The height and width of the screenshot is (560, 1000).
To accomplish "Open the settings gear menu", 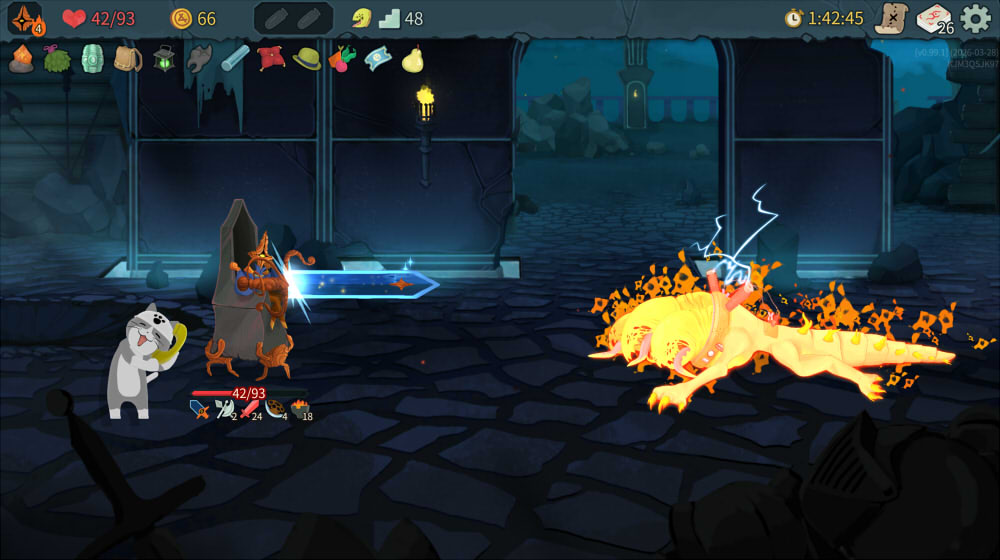I will pyautogui.click(x=975, y=18).
